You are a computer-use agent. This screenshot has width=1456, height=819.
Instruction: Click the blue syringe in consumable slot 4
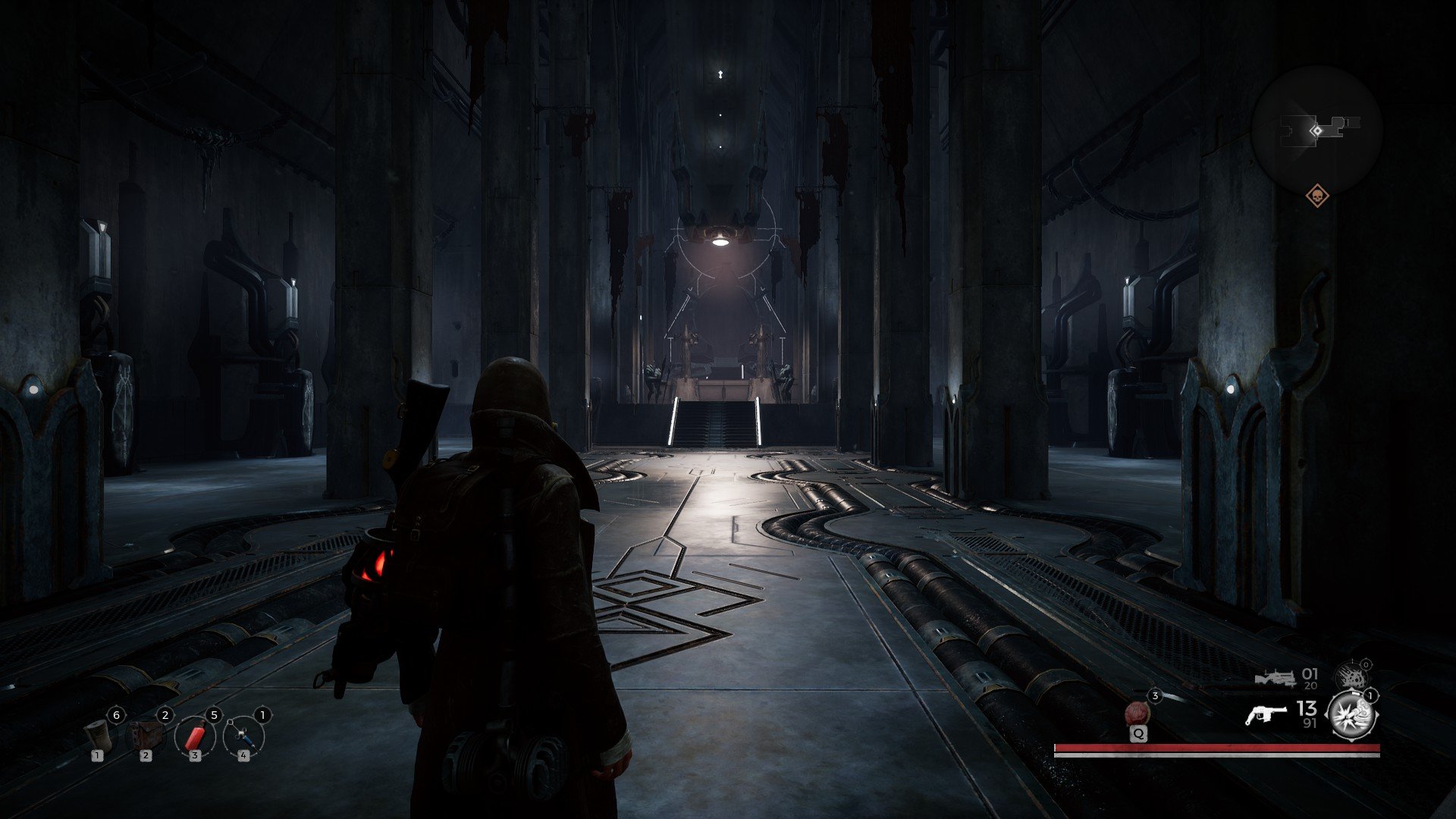(x=241, y=734)
